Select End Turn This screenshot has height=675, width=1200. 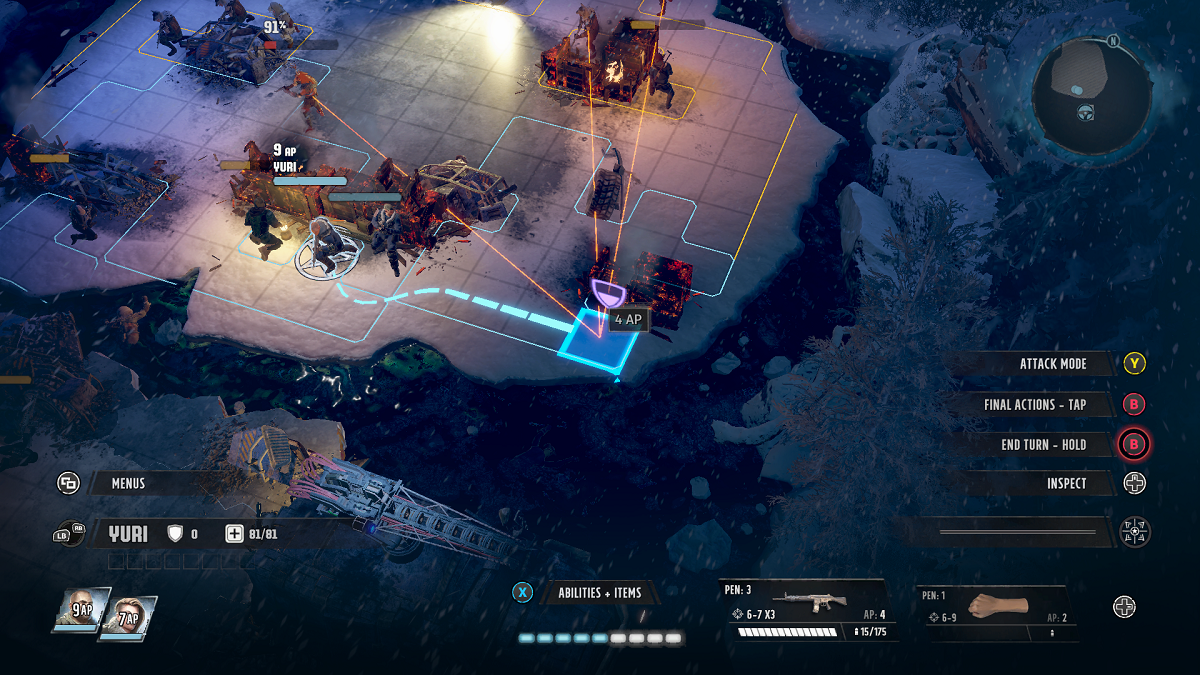(x=1043, y=445)
